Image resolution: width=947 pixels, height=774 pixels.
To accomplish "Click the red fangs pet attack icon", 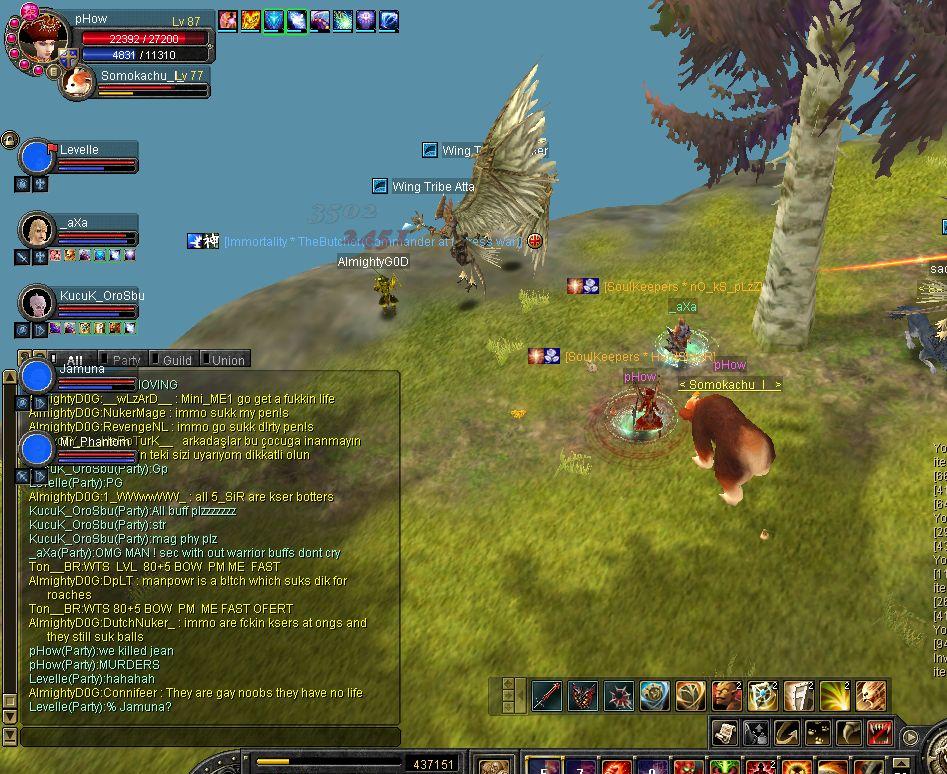I will [880, 732].
